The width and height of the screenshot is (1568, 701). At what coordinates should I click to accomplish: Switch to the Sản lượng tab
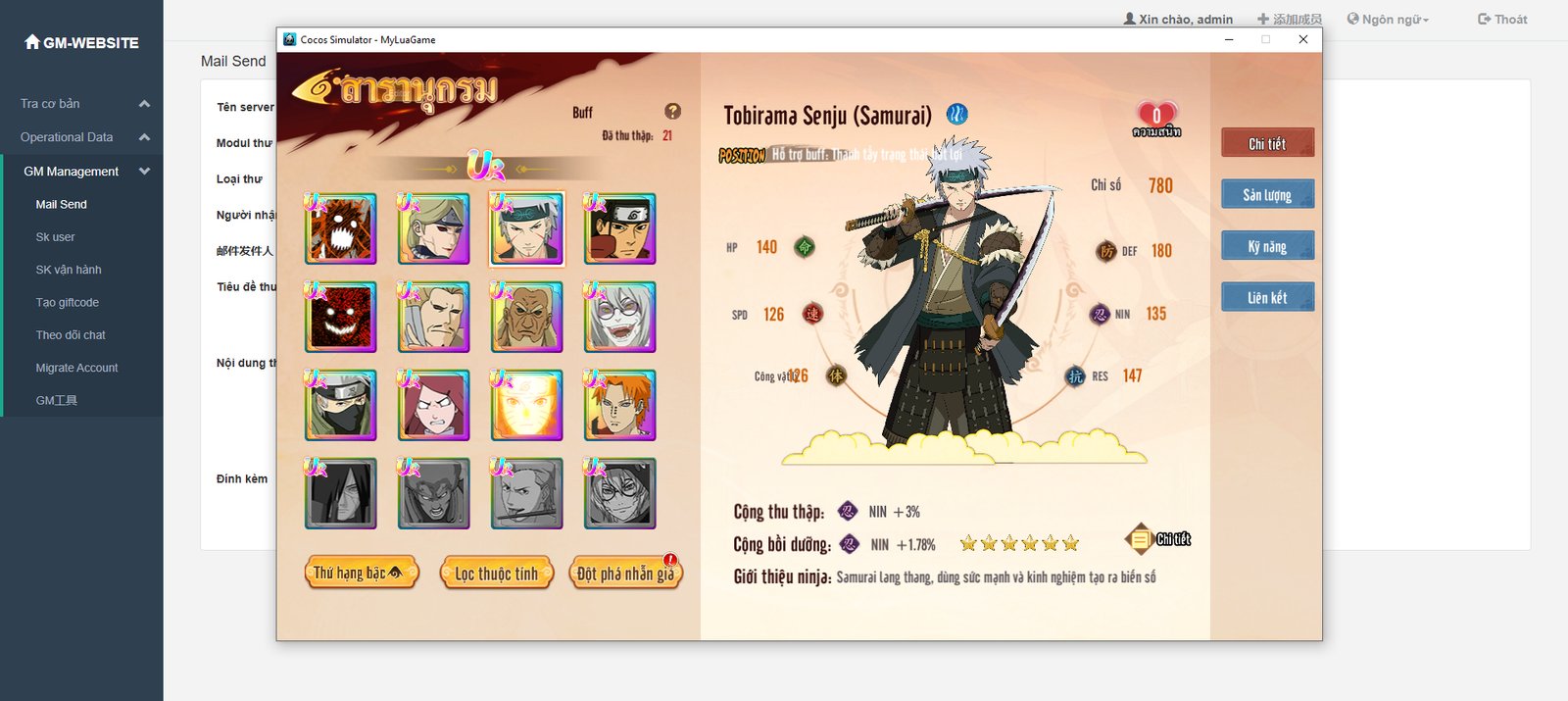(x=1267, y=194)
